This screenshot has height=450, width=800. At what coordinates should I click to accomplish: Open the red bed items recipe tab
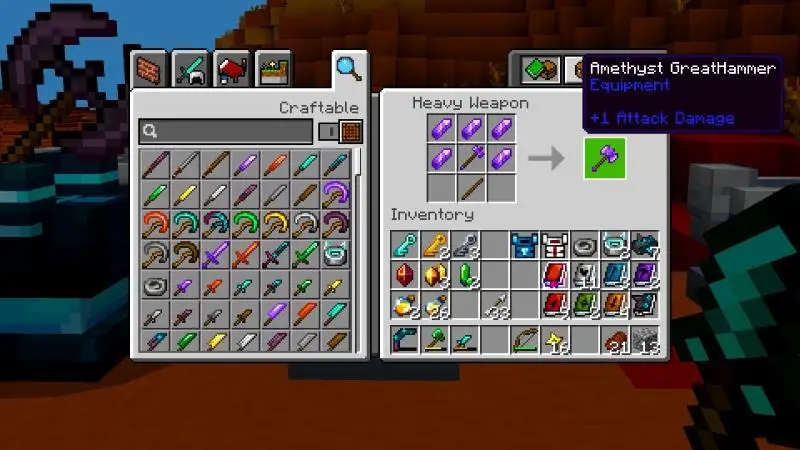(231, 70)
